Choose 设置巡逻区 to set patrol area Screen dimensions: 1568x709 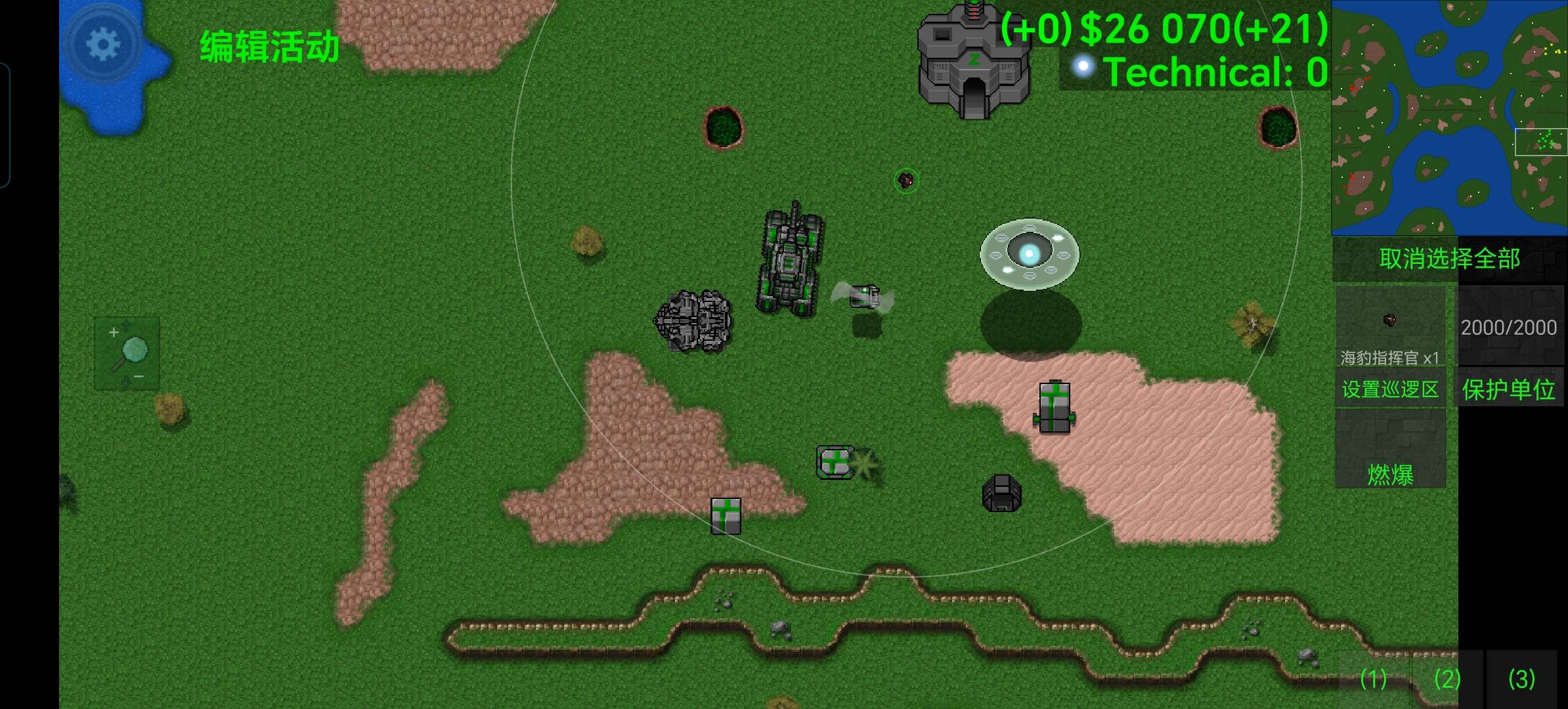(1390, 389)
